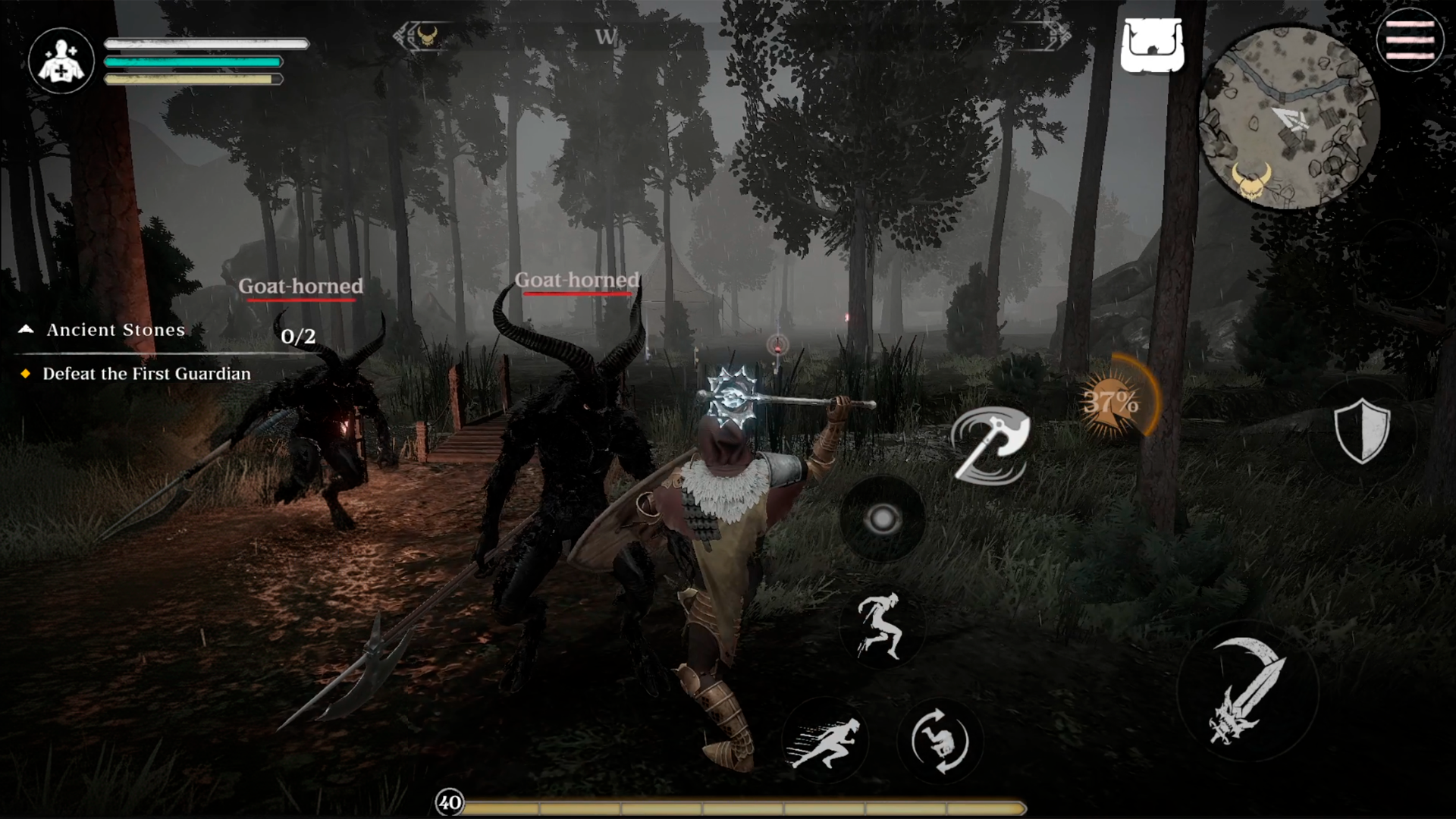Tap the 37% cooldown skill icon
Image resolution: width=1456 pixels, height=819 pixels.
click(x=1111, y=402)
